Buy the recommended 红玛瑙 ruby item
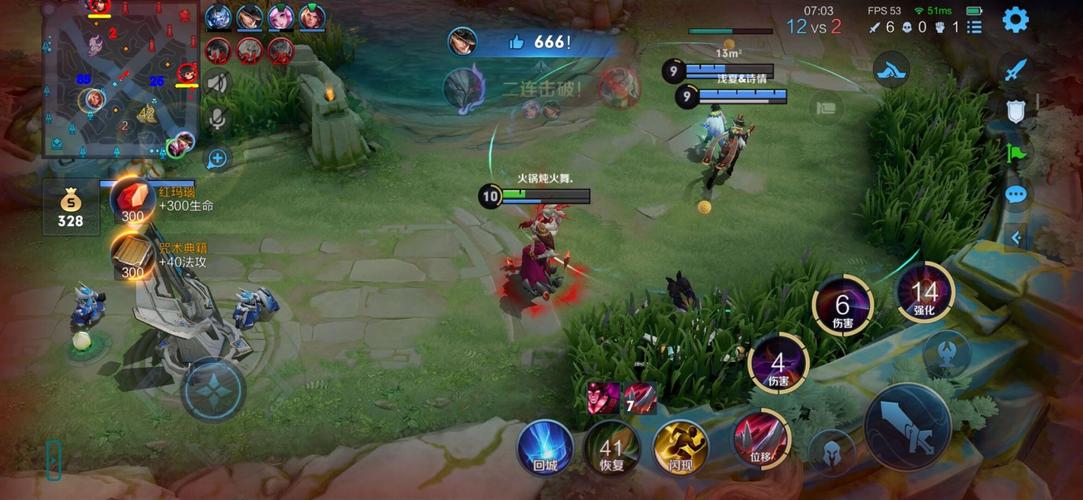This screenshot has height=500, width=1083. point(132,199)
